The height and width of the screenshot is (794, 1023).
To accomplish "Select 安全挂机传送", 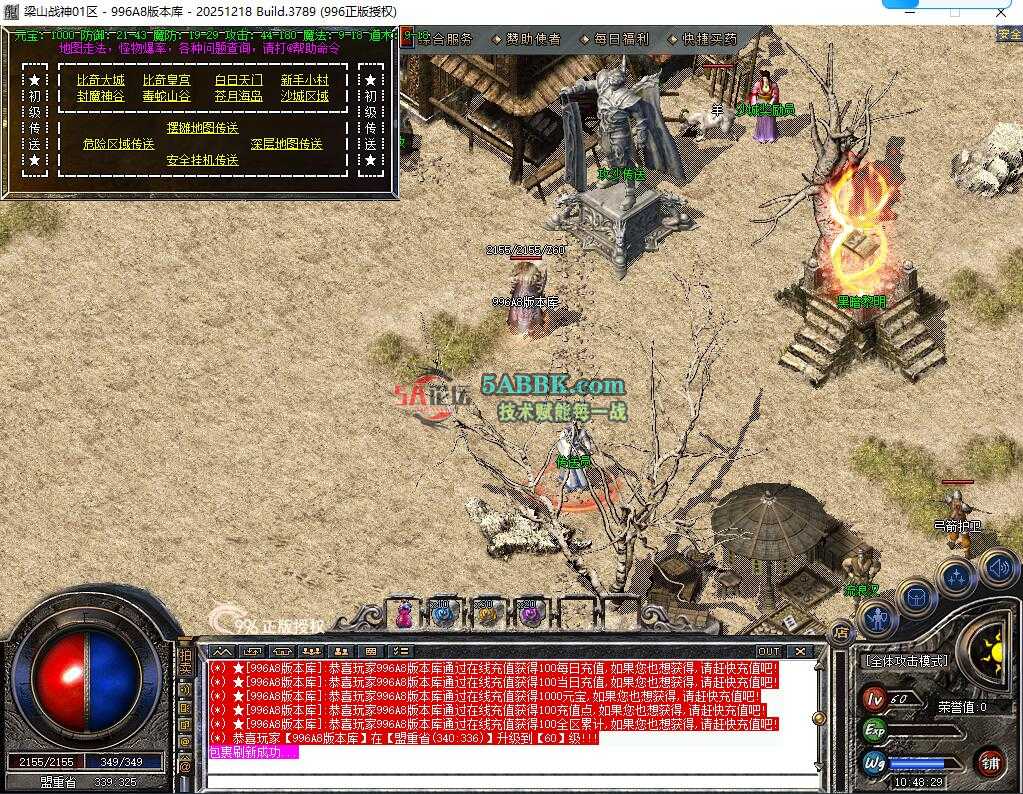I will click(202, 160).
